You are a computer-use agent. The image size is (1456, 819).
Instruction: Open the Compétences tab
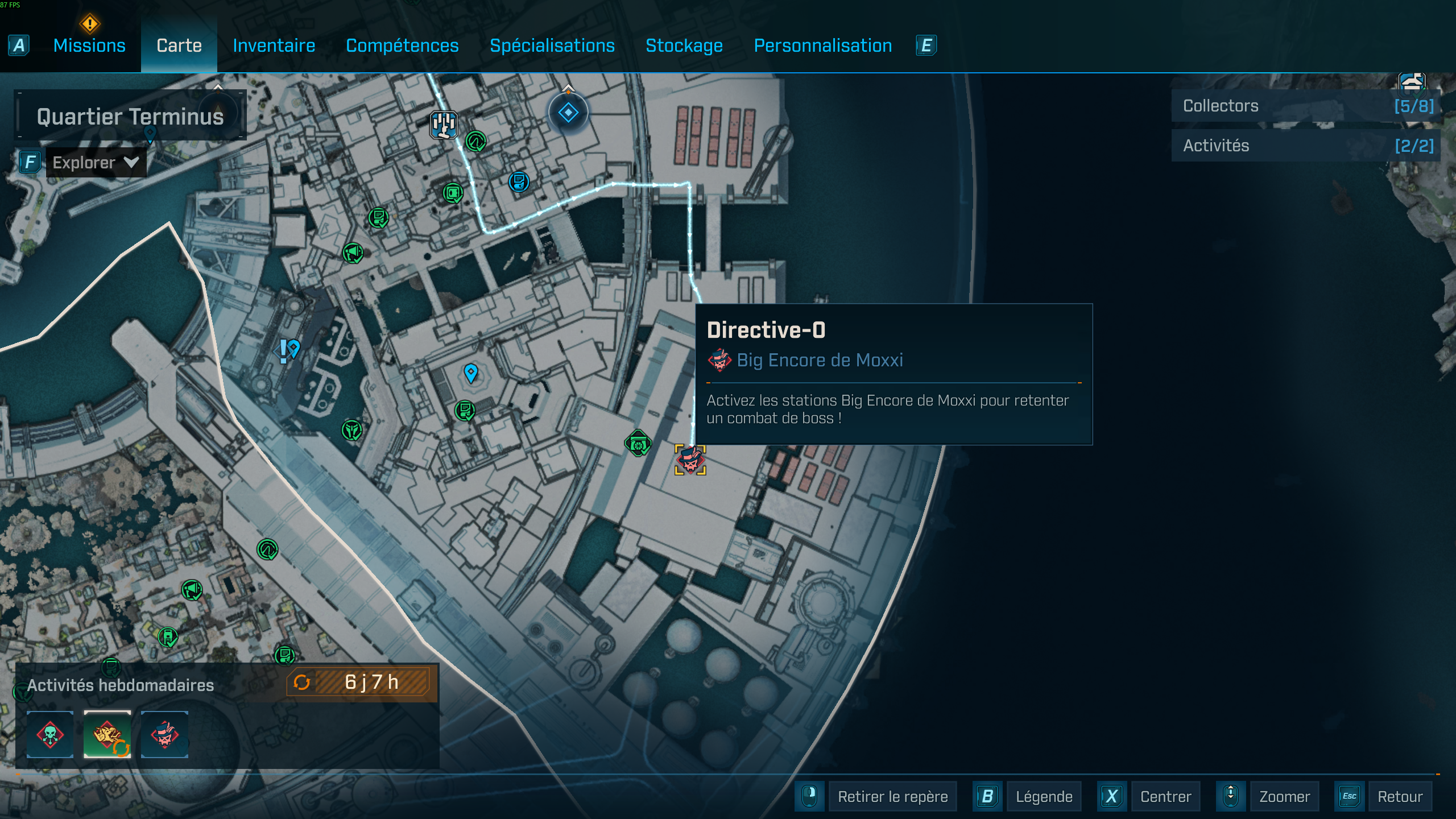[402, 45]
